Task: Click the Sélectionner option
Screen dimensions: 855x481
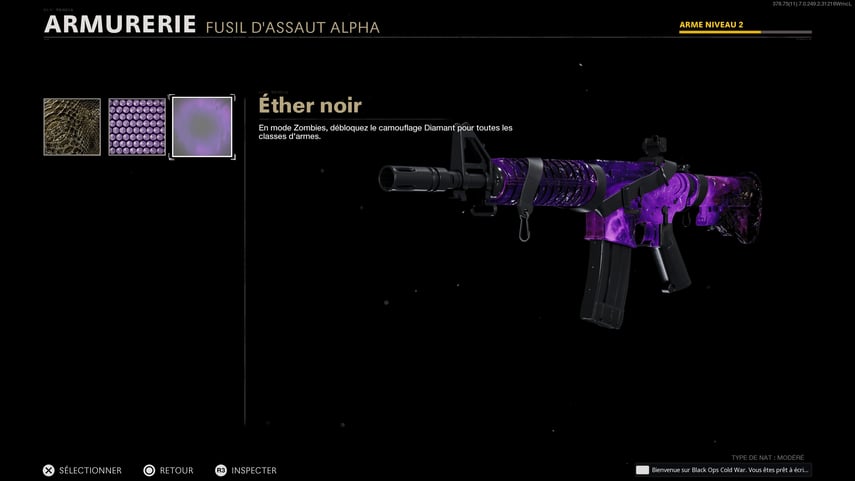Action: 82,470
